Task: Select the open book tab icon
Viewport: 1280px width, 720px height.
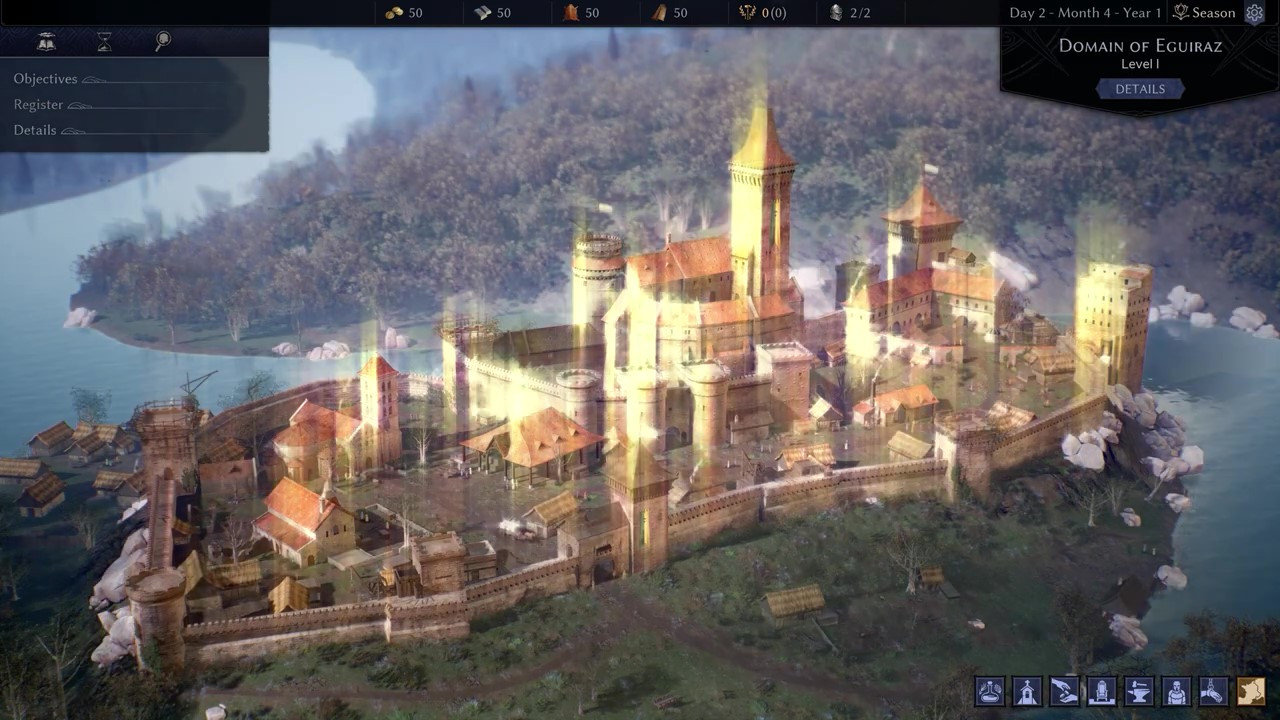Action: pos(46,41)
